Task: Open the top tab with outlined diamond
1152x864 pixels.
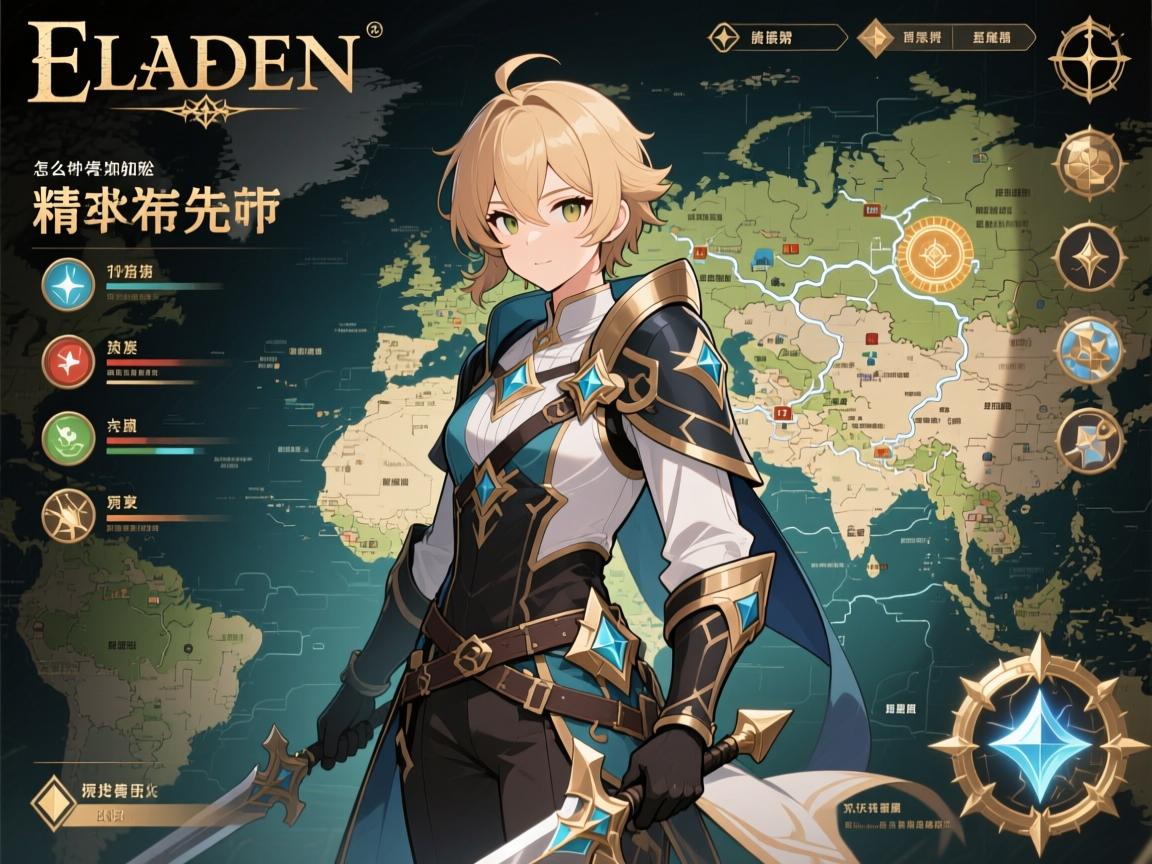Action: point(721,38)
